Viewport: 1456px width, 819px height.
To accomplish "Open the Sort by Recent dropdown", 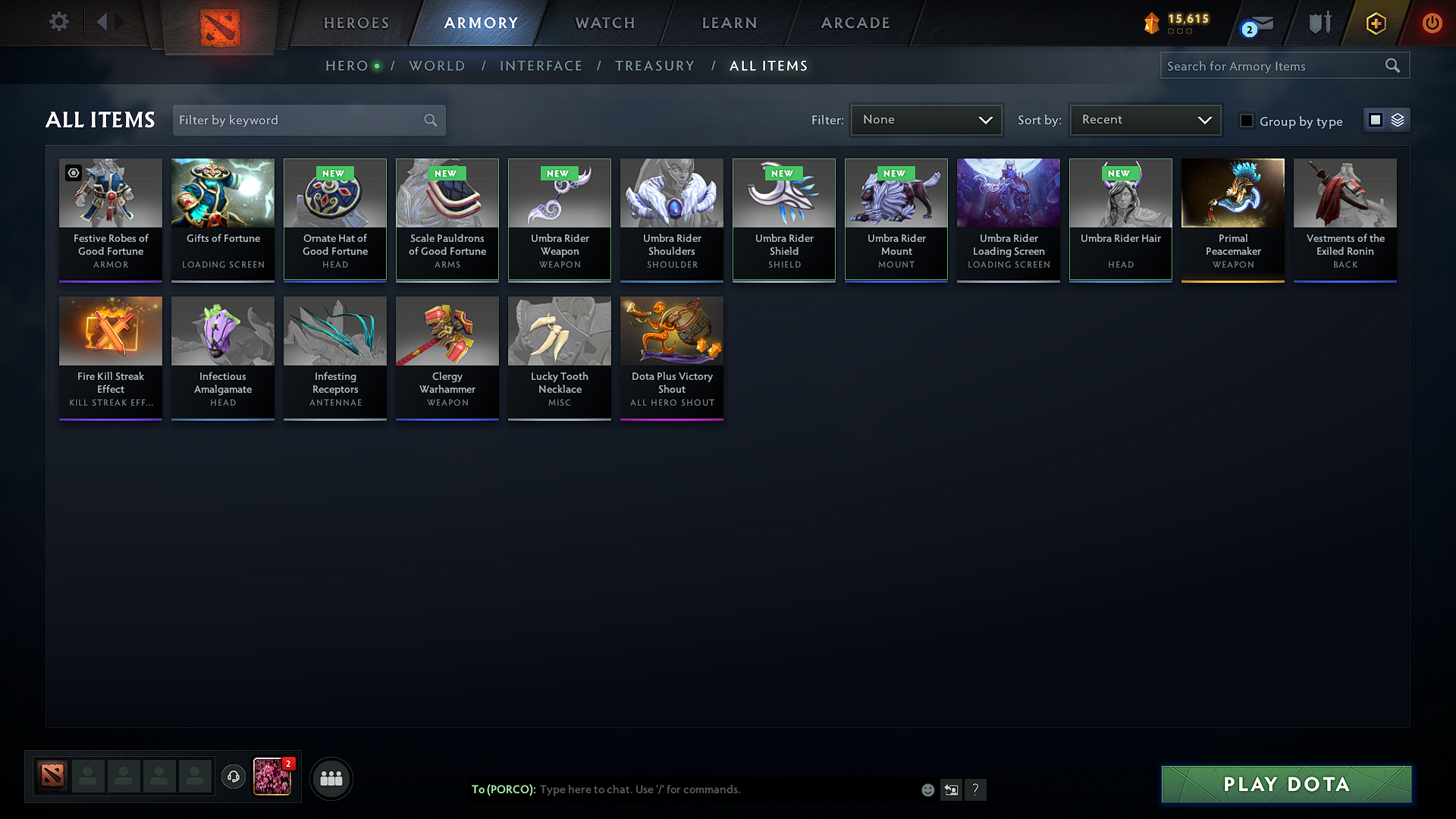I will point(1144,119).
